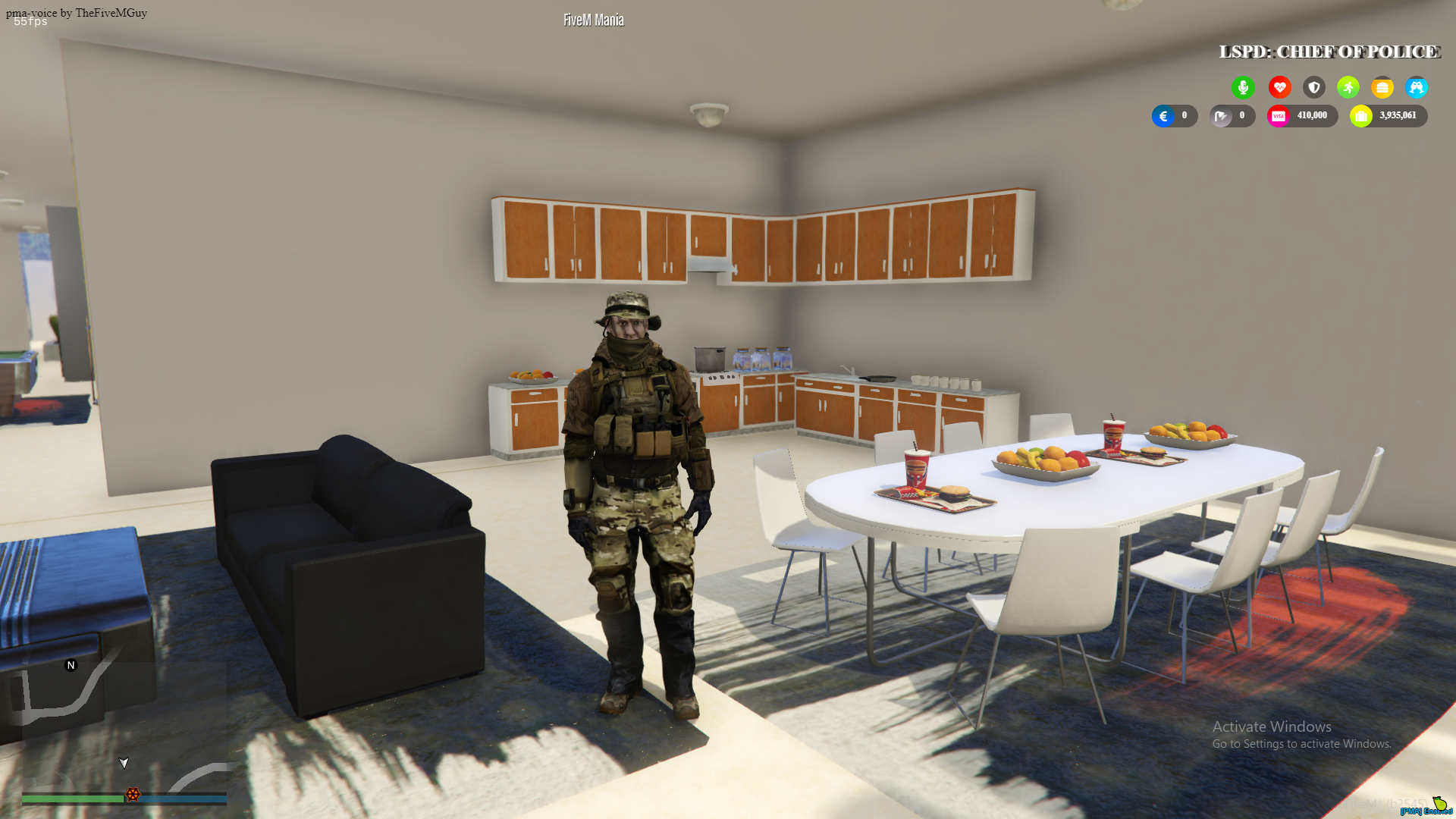
Task: Select the gray shield armor icon
Action: (1313, 87)
